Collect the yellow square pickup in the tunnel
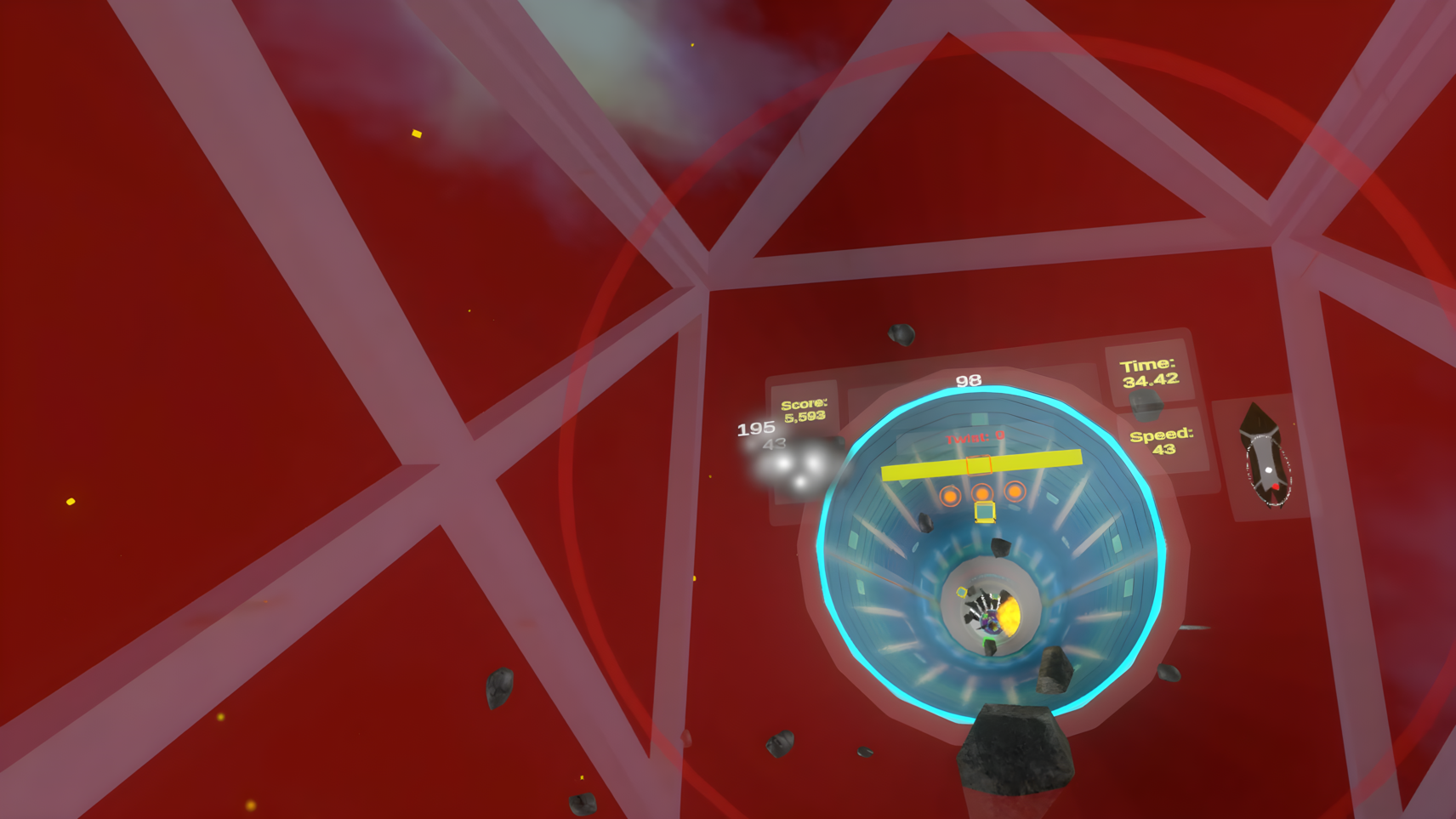 pos(983,512)
